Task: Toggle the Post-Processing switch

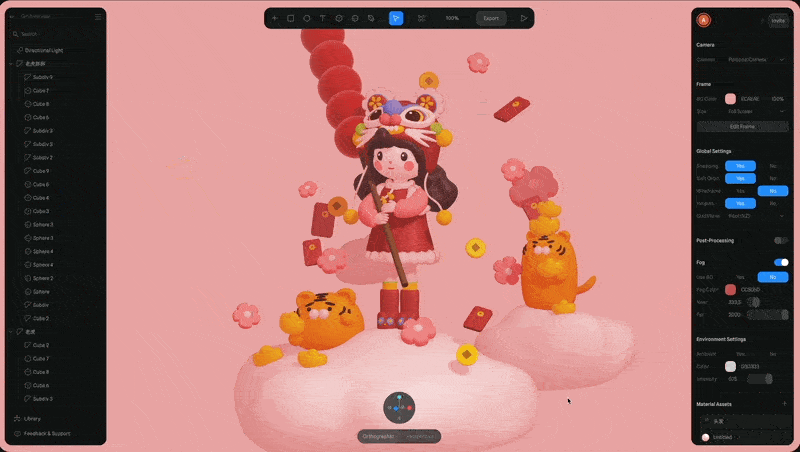Action: 780,240
